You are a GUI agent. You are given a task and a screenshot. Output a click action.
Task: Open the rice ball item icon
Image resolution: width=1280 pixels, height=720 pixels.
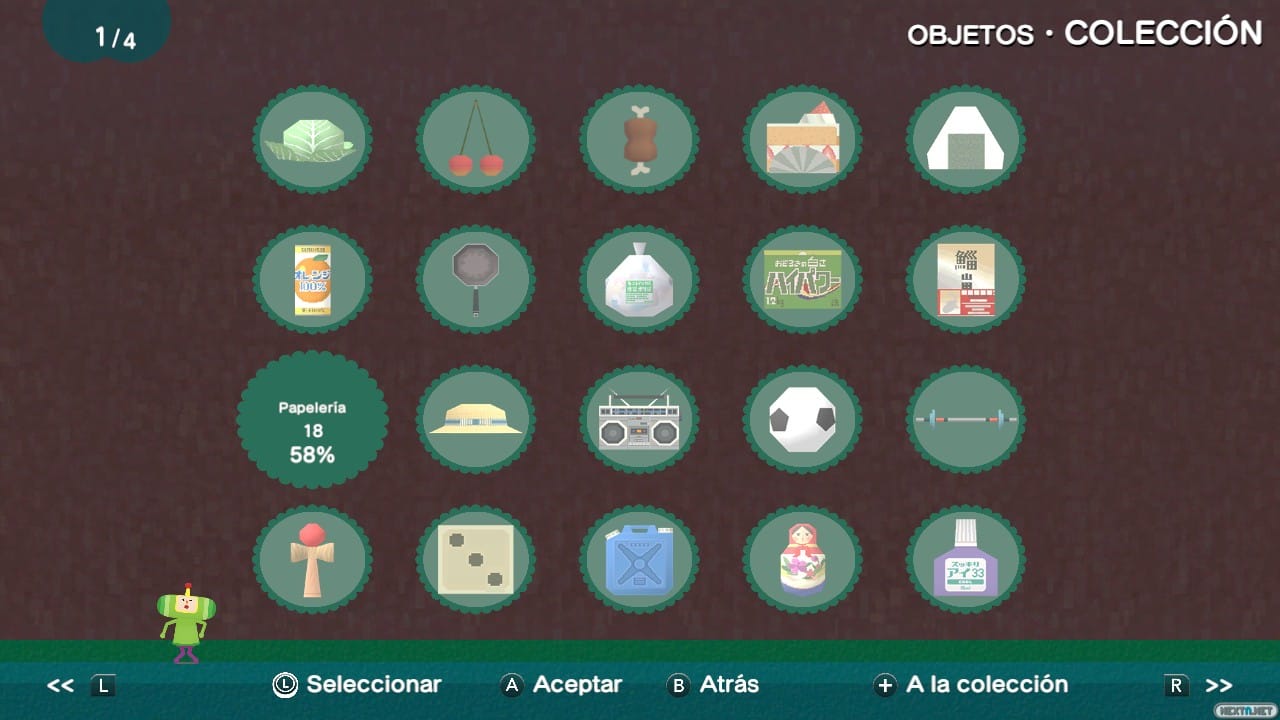pyautogui.click(x=965, y=139)
